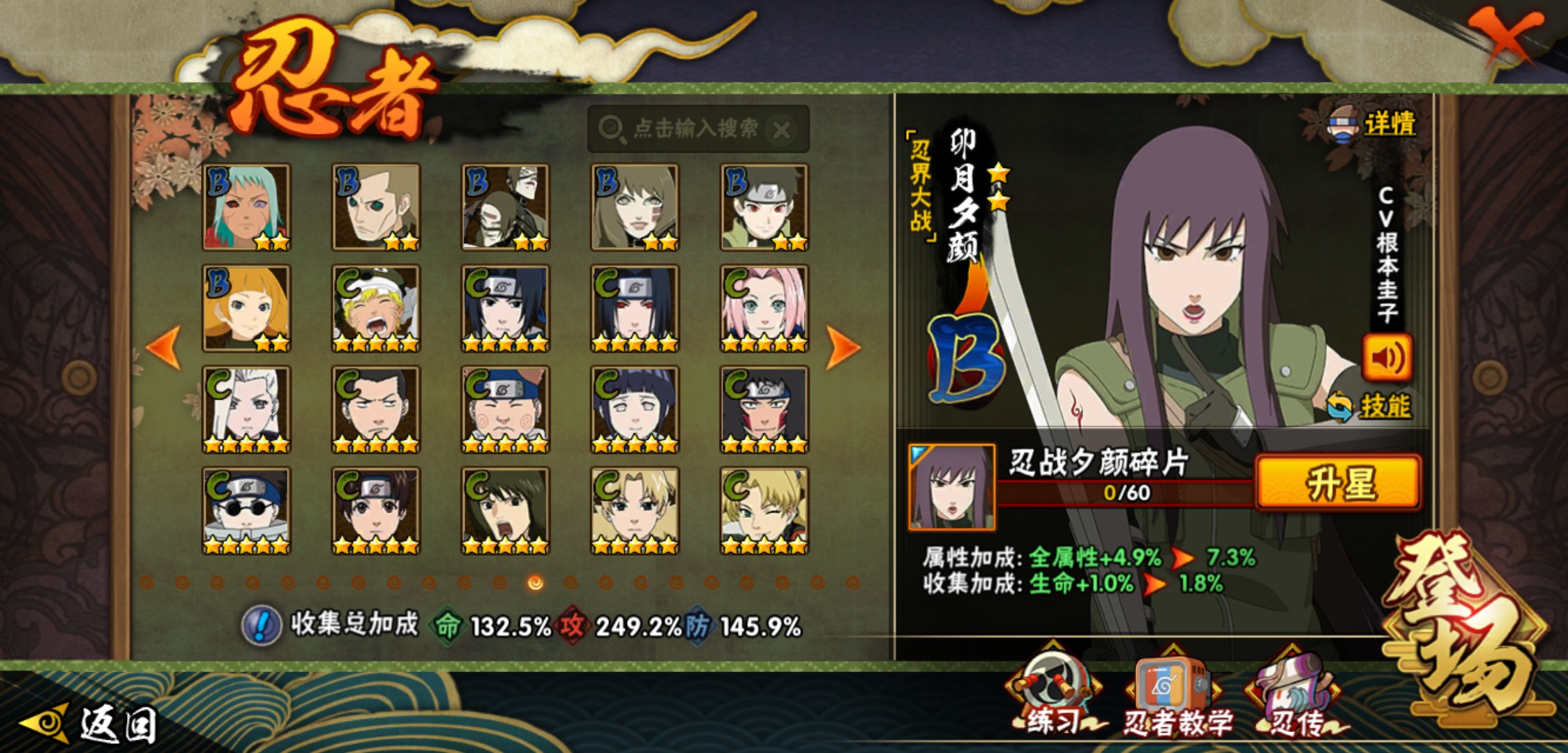Select the sunglasses-wearing Shino portrait
Screen dimensions: 1568x753
(246, 510)
